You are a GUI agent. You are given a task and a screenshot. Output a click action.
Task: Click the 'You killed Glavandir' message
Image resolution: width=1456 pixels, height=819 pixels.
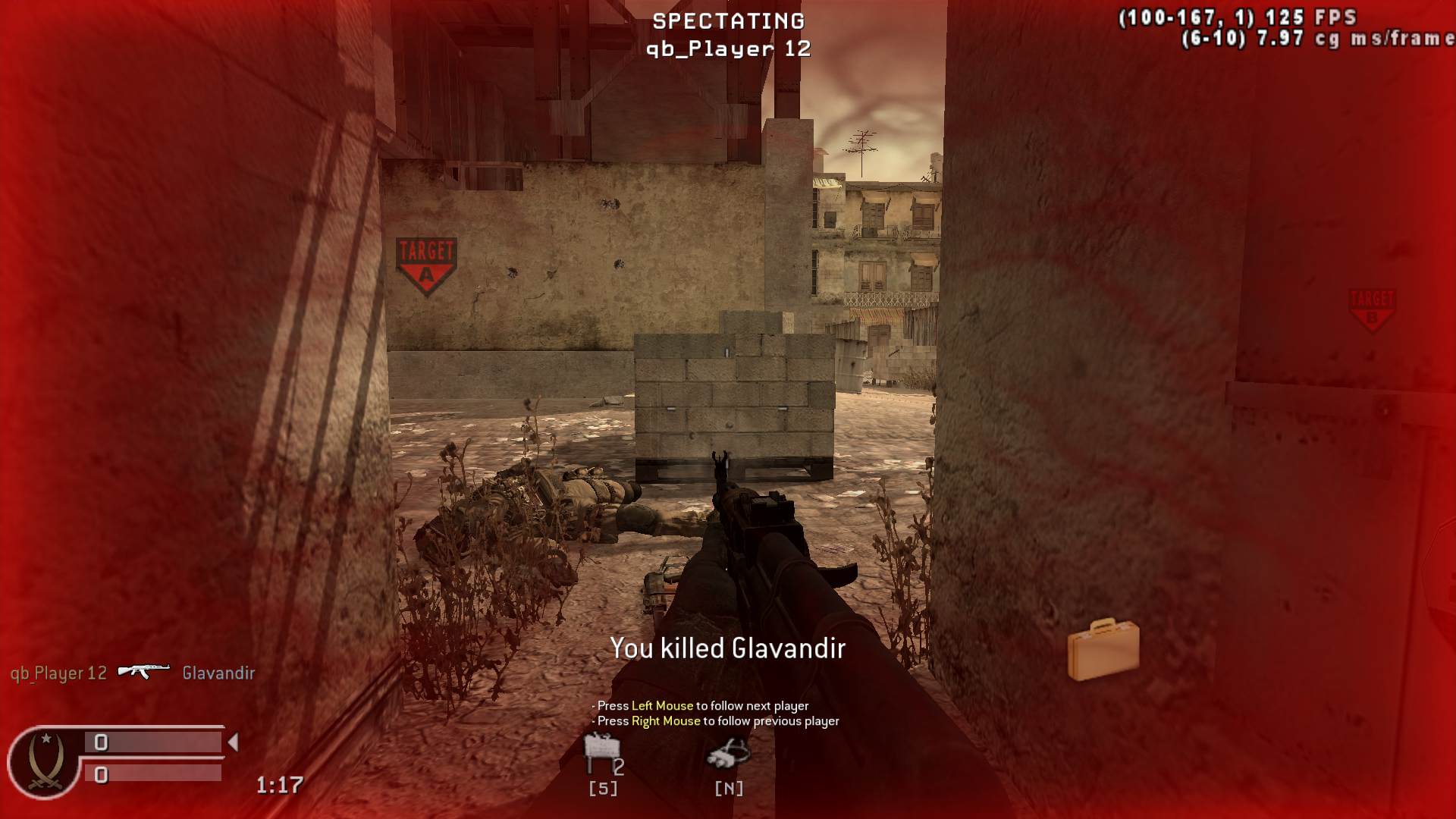pos(726,648)
